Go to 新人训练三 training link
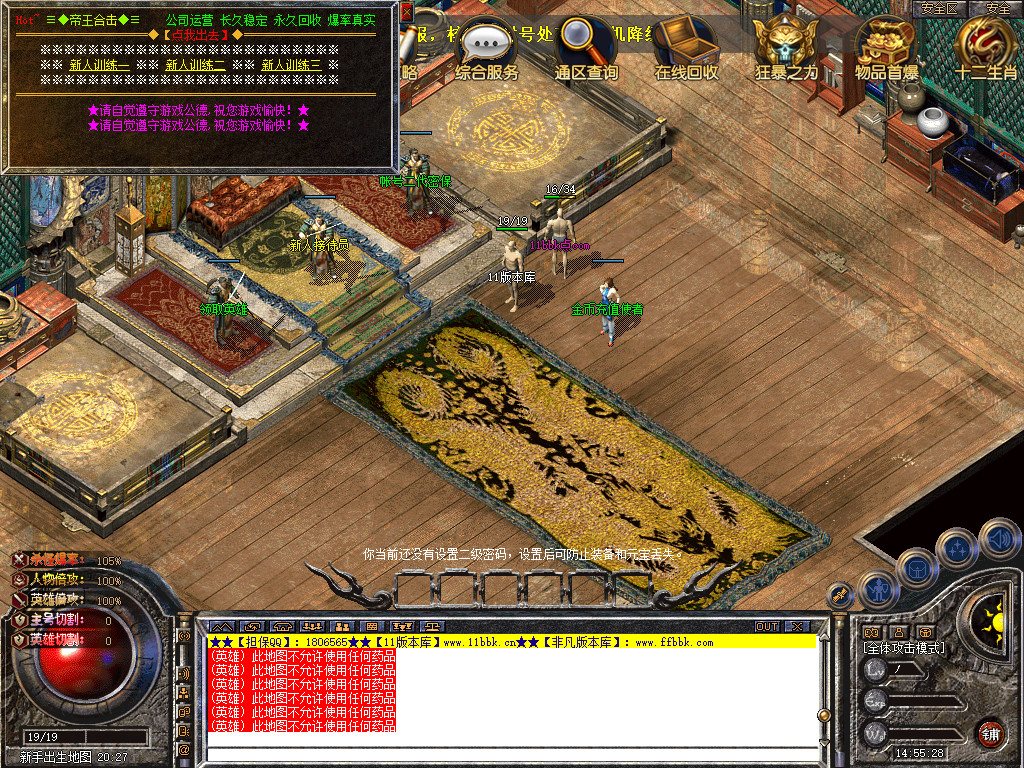 click(x=291, y=65)
